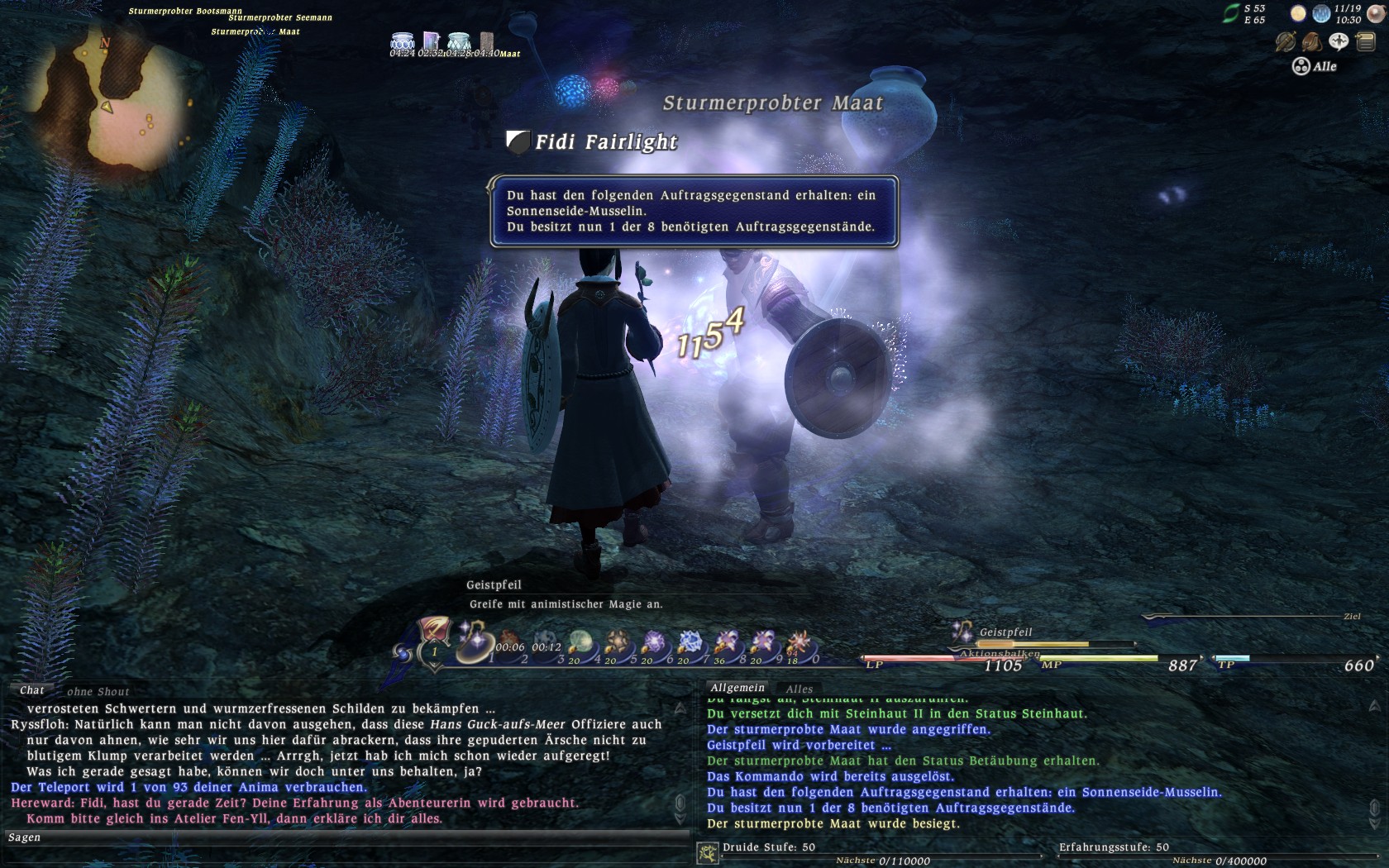Open the emote speech bubble menu
The image size is (1389, 868).
pyautogui.click(x=1339, y=41)
